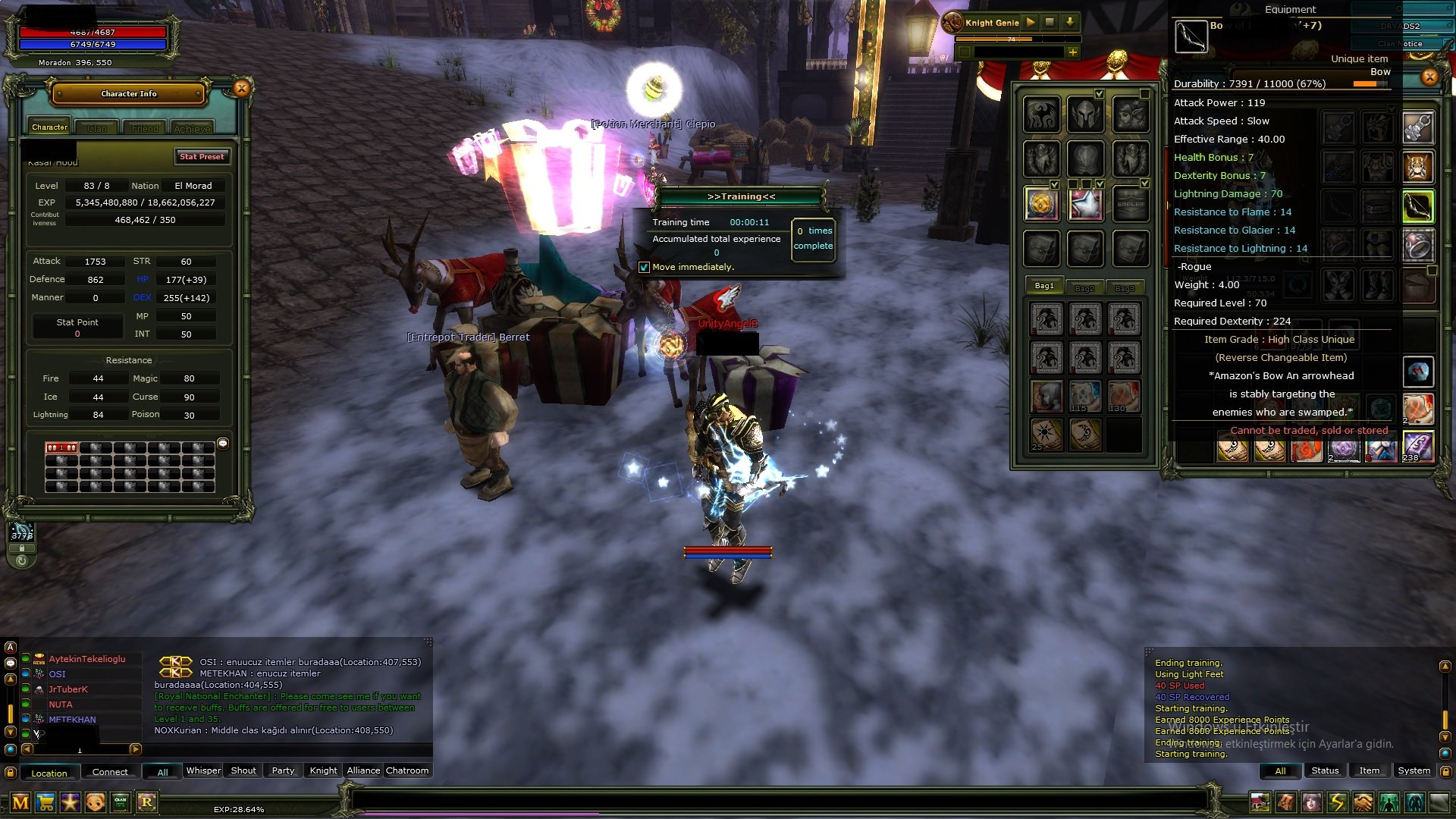The image size is (1456, 819).
Task: Close the Equipment inventory window
Action: (1429, 77)
